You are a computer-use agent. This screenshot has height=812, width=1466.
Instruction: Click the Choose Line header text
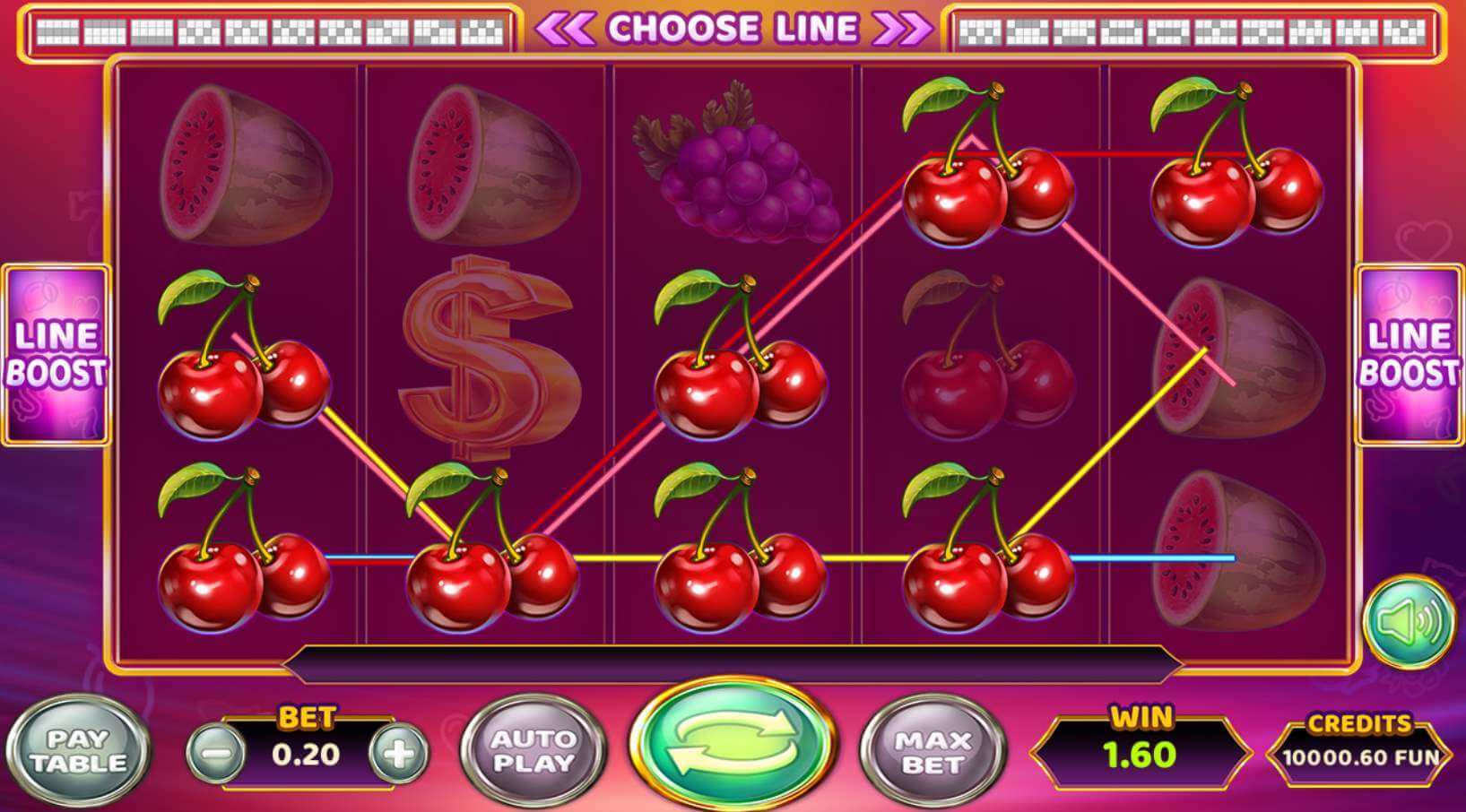(x=735, y=27)
